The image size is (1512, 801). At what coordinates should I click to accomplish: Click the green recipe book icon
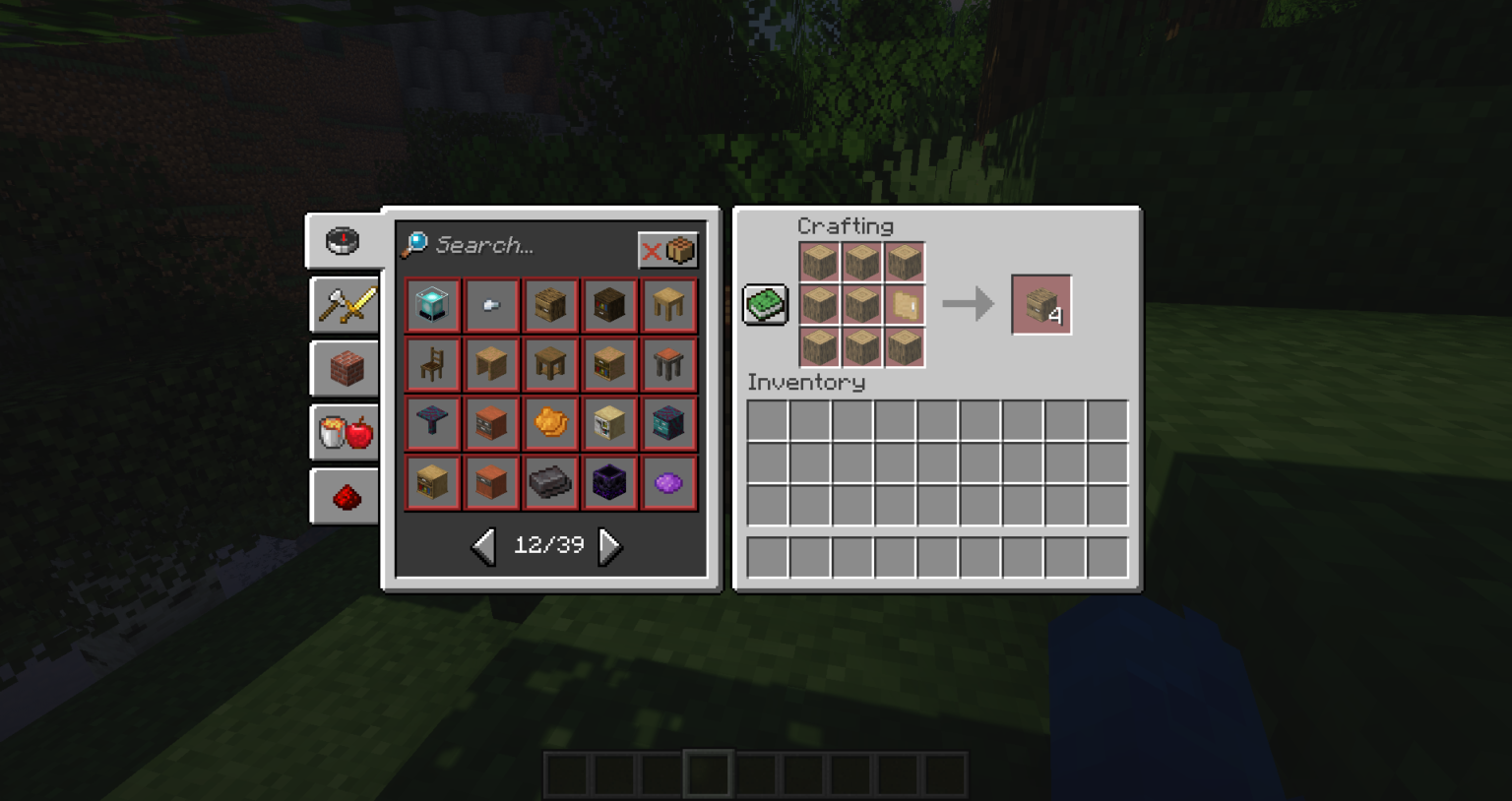coord(764,304)
